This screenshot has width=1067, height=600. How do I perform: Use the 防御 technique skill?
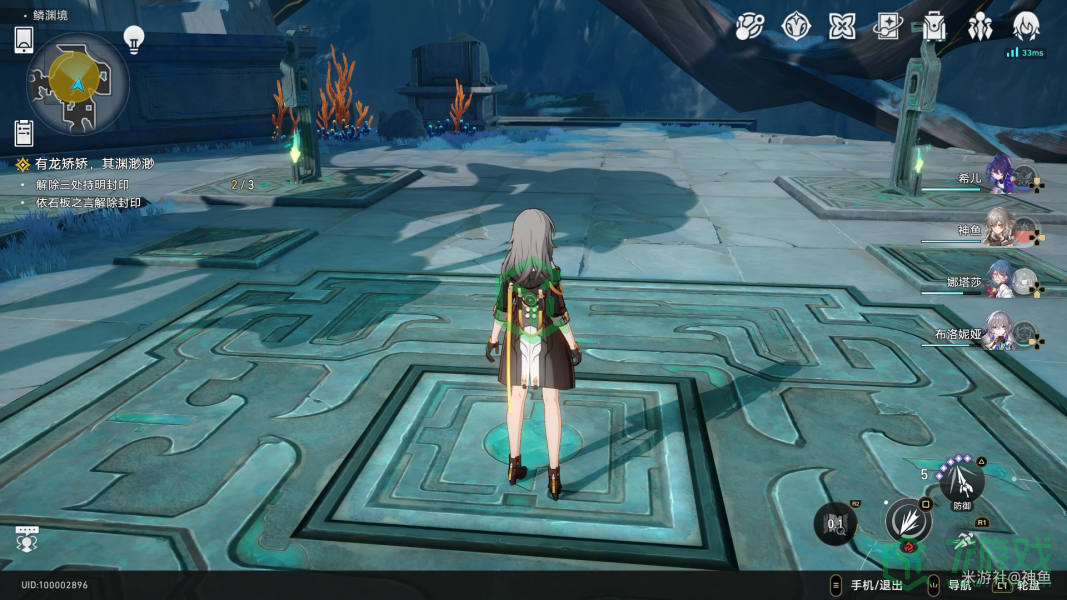(962, 483)
